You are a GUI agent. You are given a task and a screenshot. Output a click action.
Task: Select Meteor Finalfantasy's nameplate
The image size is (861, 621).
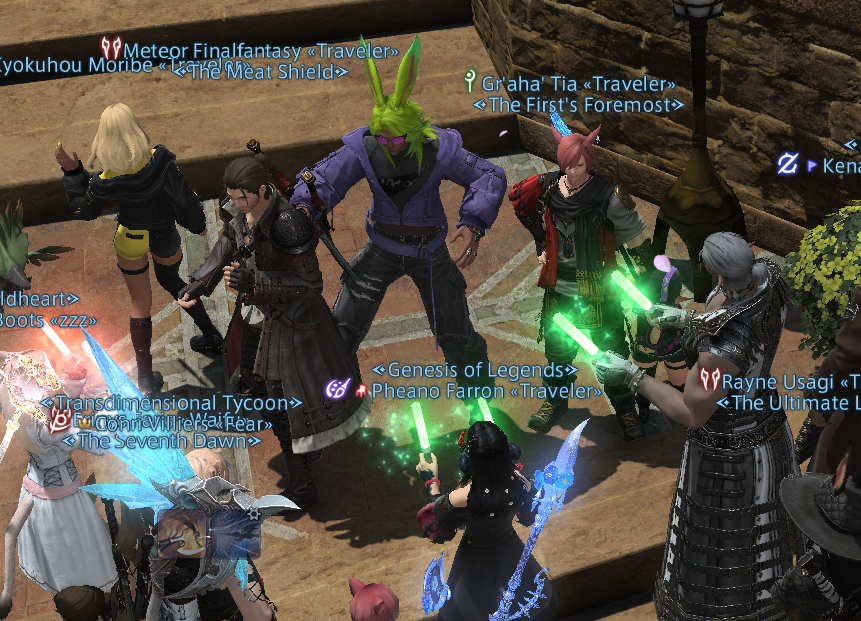(x=260, y=50)
